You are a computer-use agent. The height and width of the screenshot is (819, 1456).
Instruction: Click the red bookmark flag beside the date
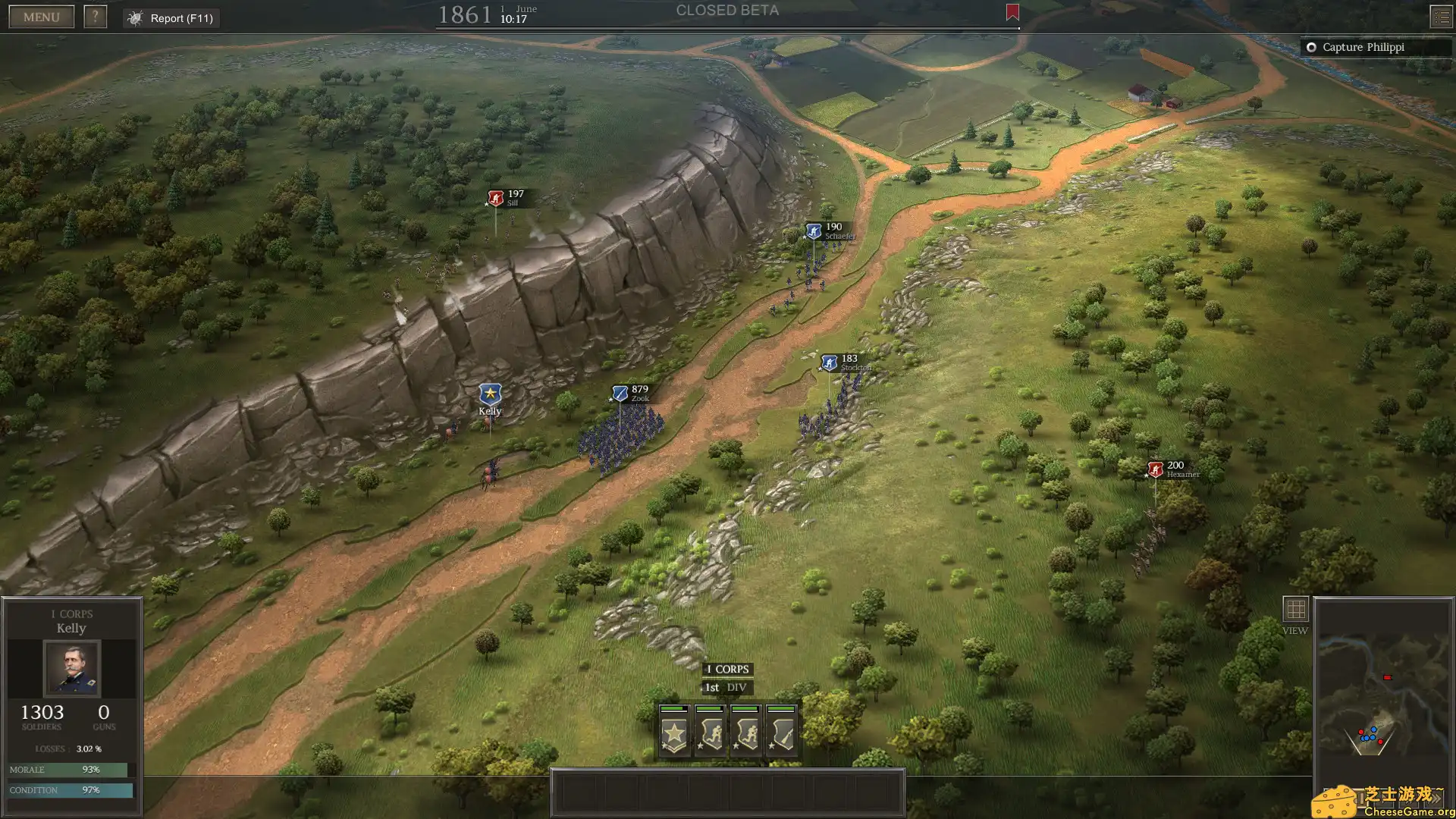click(1012, 13)
